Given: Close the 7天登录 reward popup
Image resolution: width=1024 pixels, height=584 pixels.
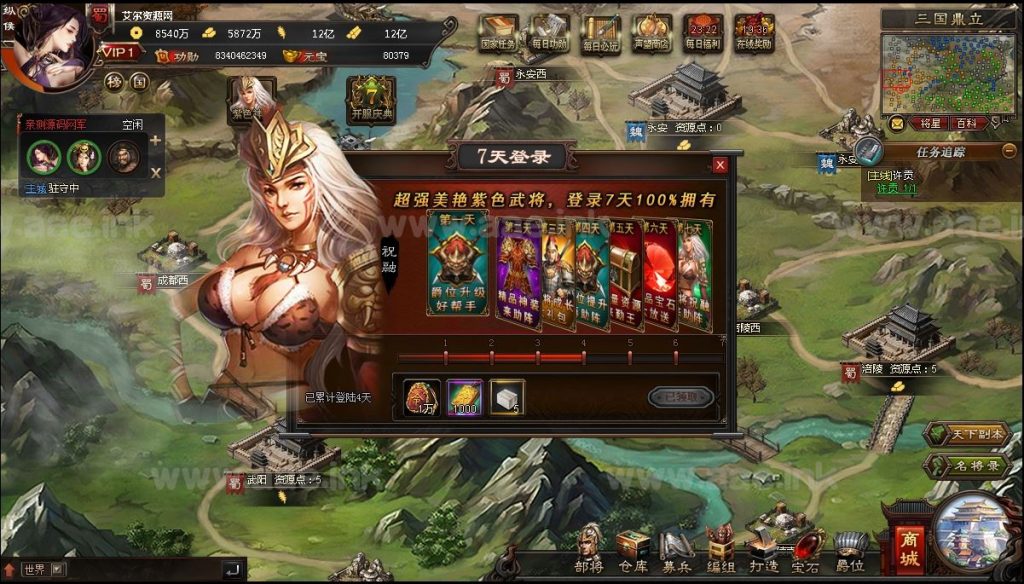Looking at the screenshot, I should [720, 165].
